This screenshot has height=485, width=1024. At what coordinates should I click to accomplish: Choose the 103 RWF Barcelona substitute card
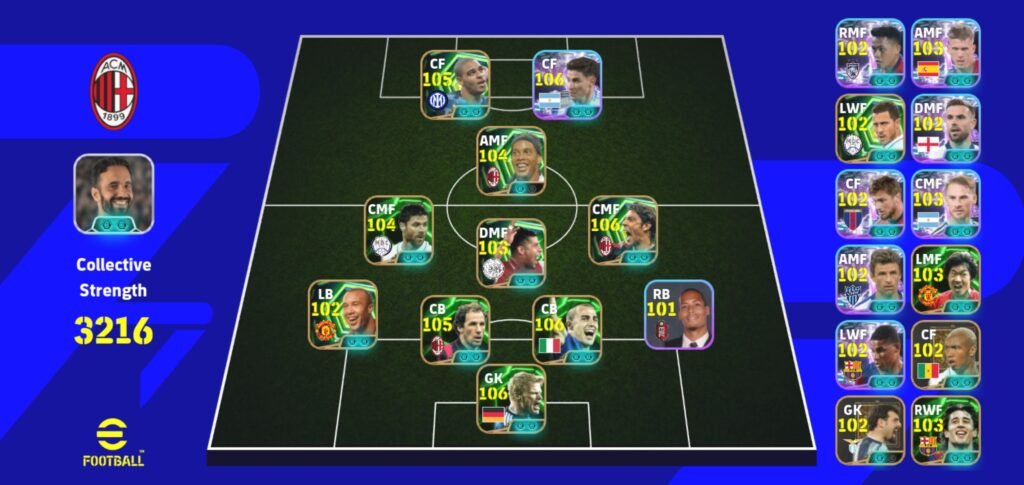click(x=946, y=430)
